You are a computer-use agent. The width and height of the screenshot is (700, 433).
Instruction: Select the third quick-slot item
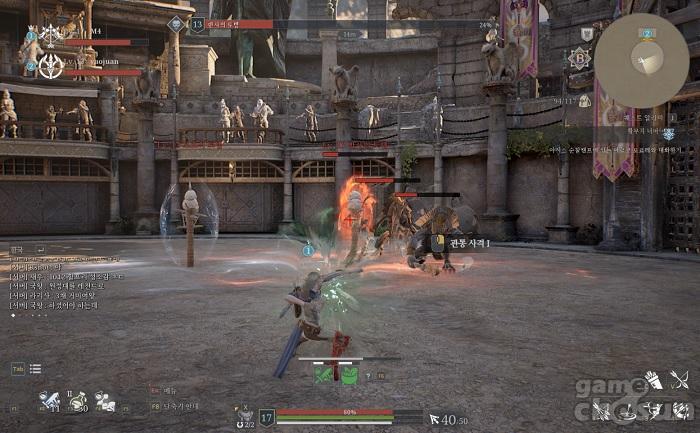coord(104,402)
